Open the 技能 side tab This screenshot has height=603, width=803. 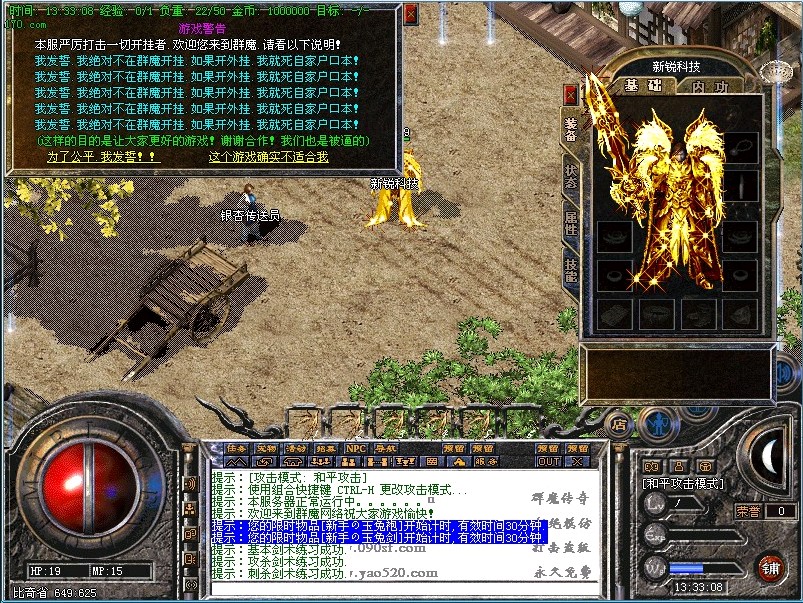[x=571, y=269]
